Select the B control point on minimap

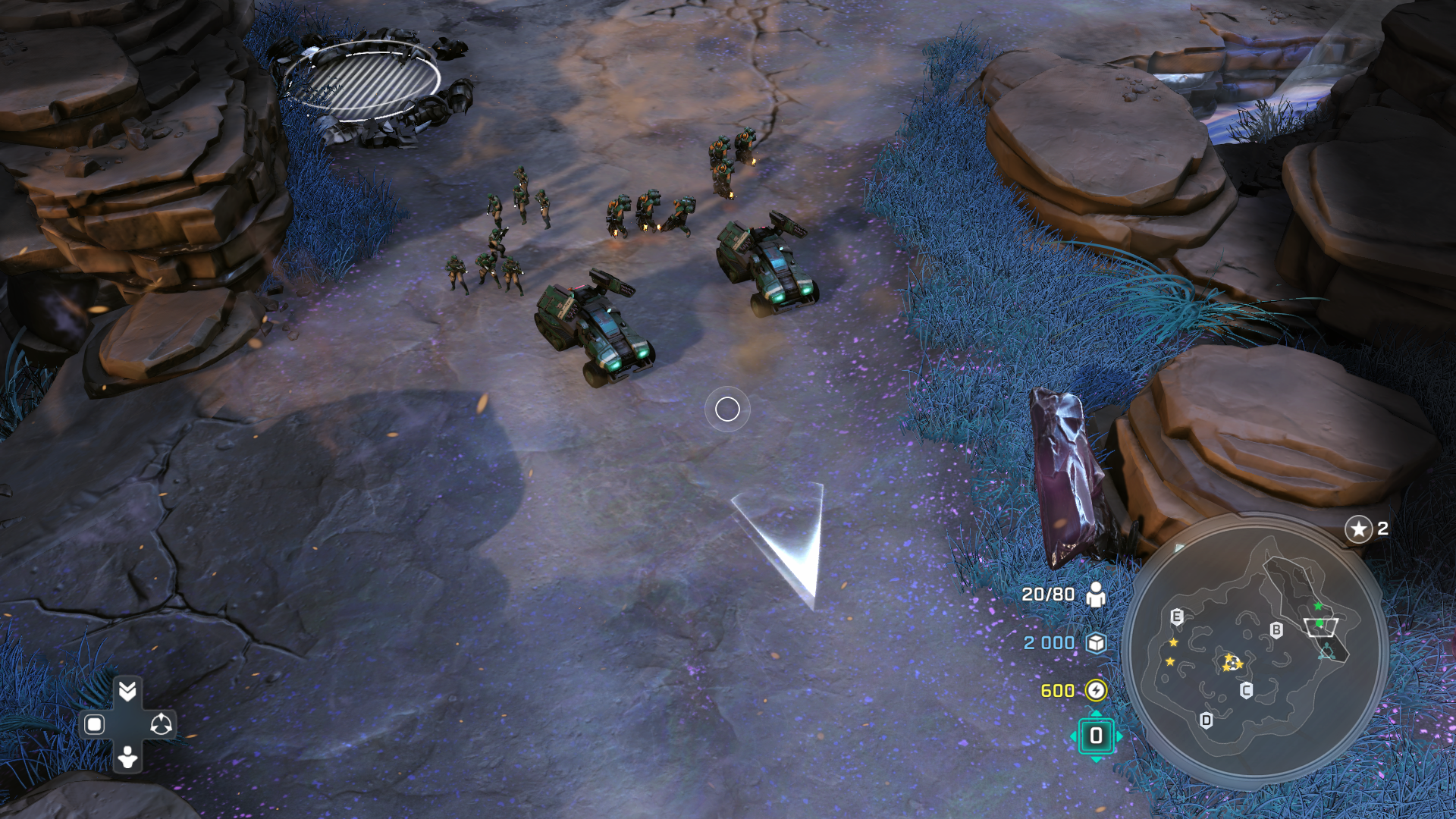pyautogui.click(x=1276, y=630)
